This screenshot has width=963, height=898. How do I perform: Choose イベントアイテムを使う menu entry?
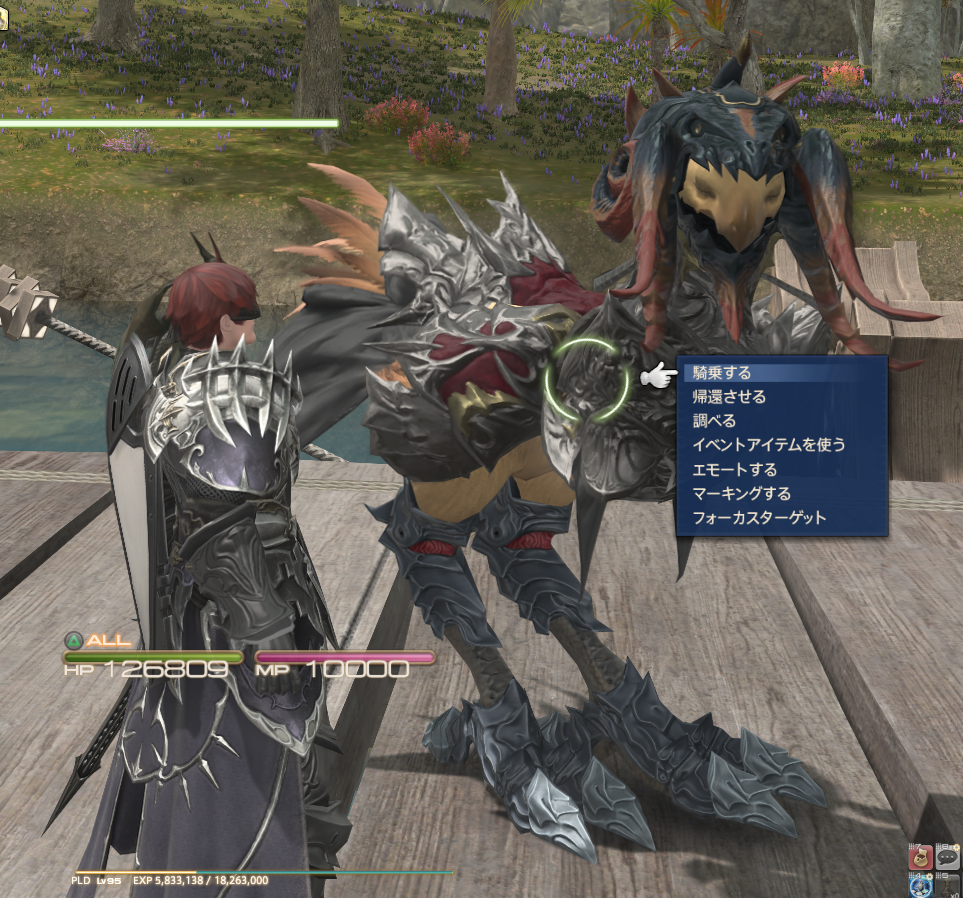(768, 445)
